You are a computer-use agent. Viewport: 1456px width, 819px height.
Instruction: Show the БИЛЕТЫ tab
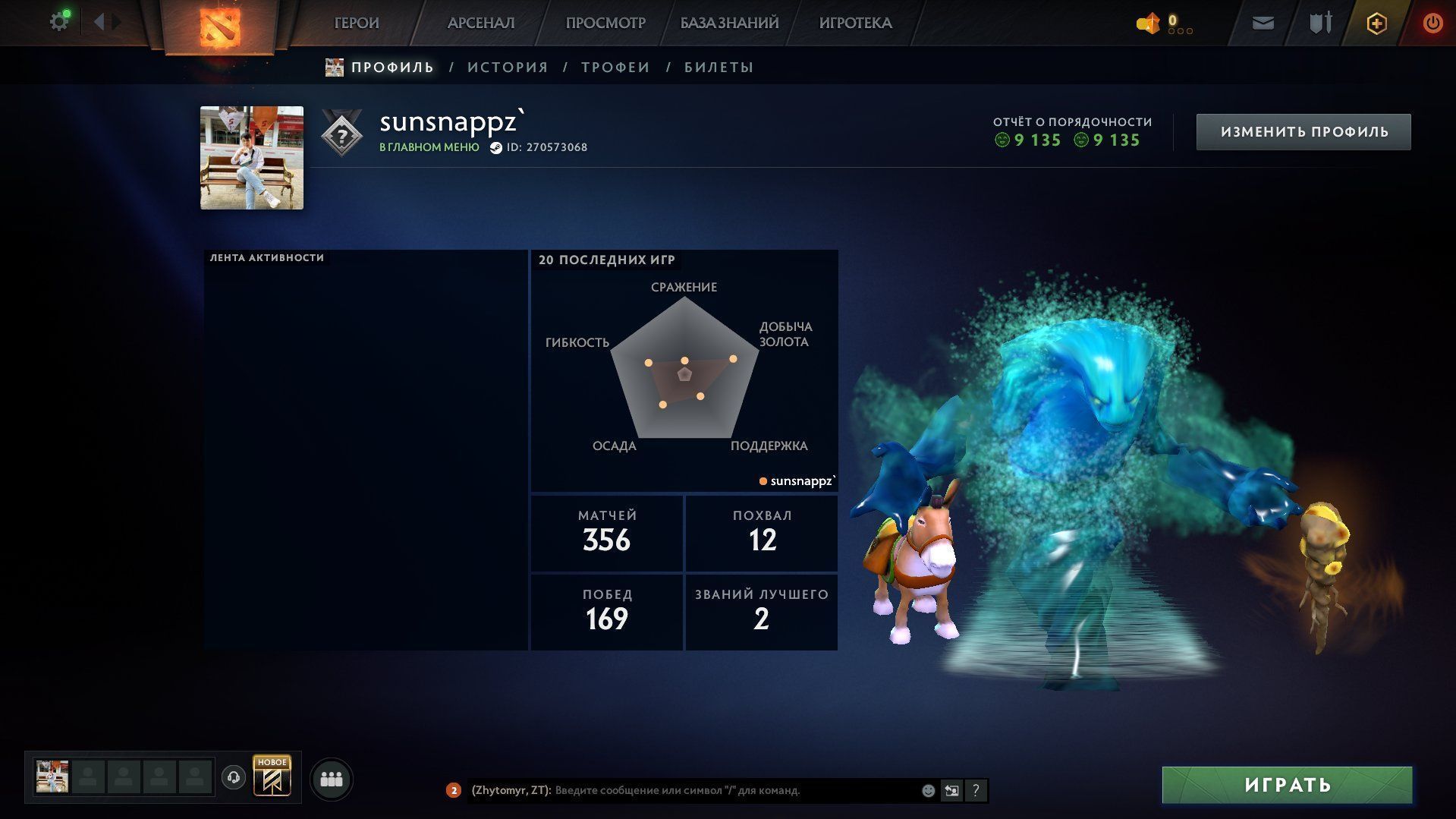coord(719,68)
